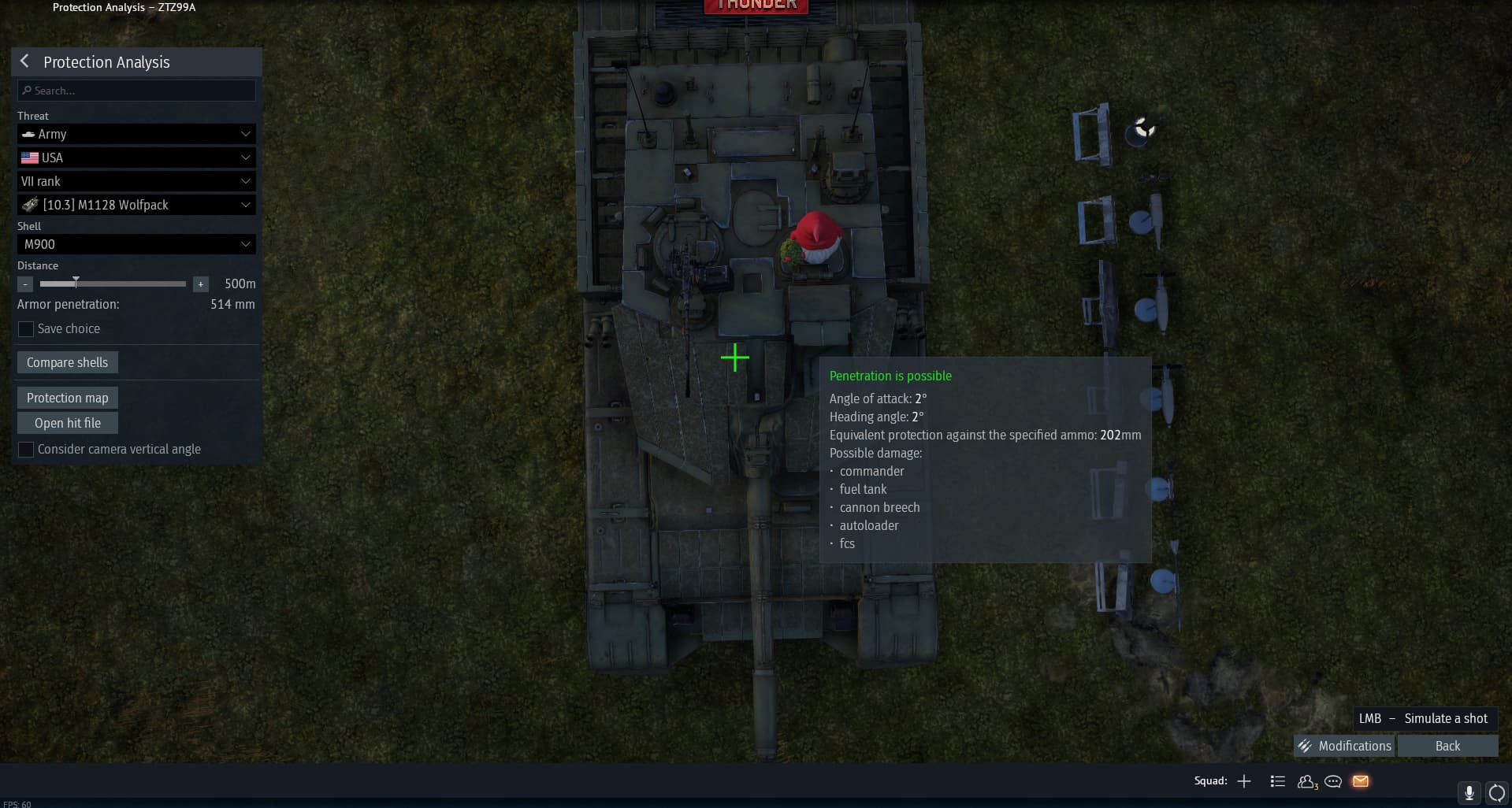Viewport: 1512px width, 808px height.
Task: Enable Consider camera vertical angle
Action: pyautogui.click(x=26, y=450)
